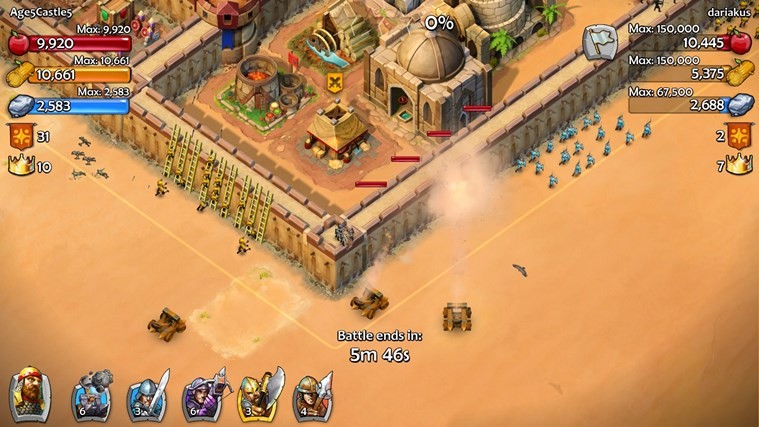
Task: Select the swordsman unit with 3 remaining
Action: (148, 395)
